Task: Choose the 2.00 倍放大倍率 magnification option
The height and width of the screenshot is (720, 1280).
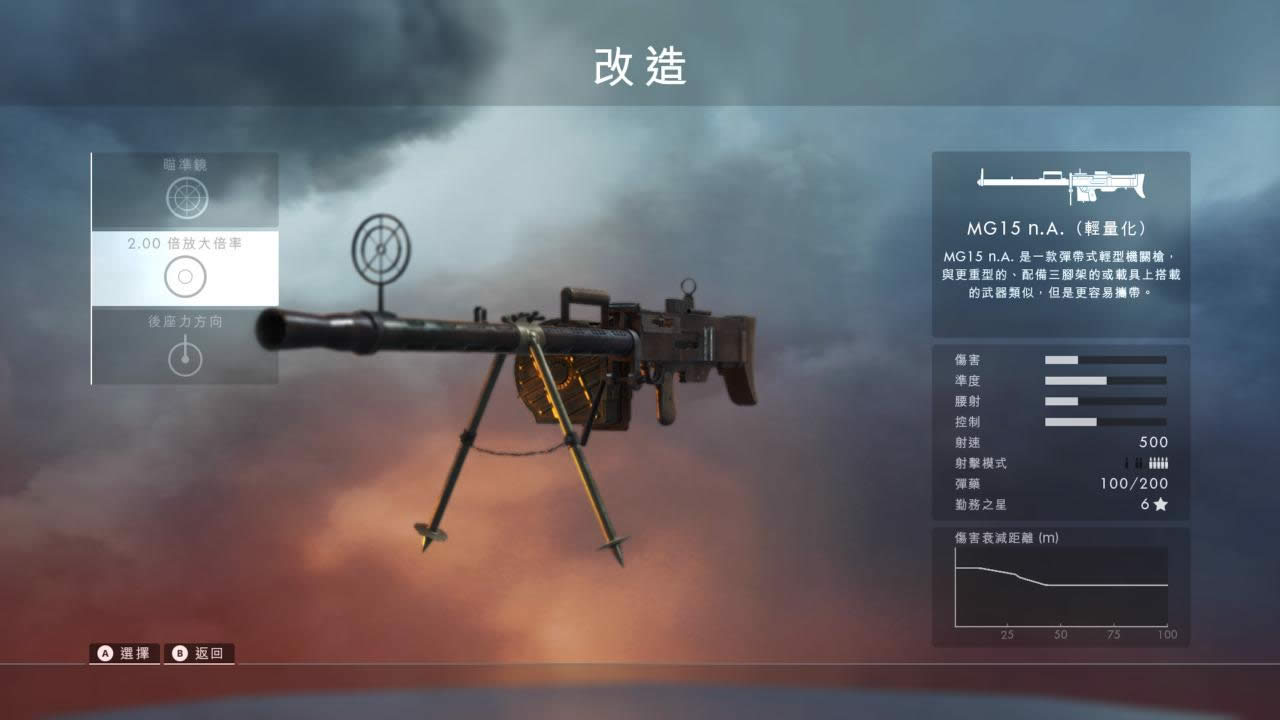Action: click(x=186, y=268)
